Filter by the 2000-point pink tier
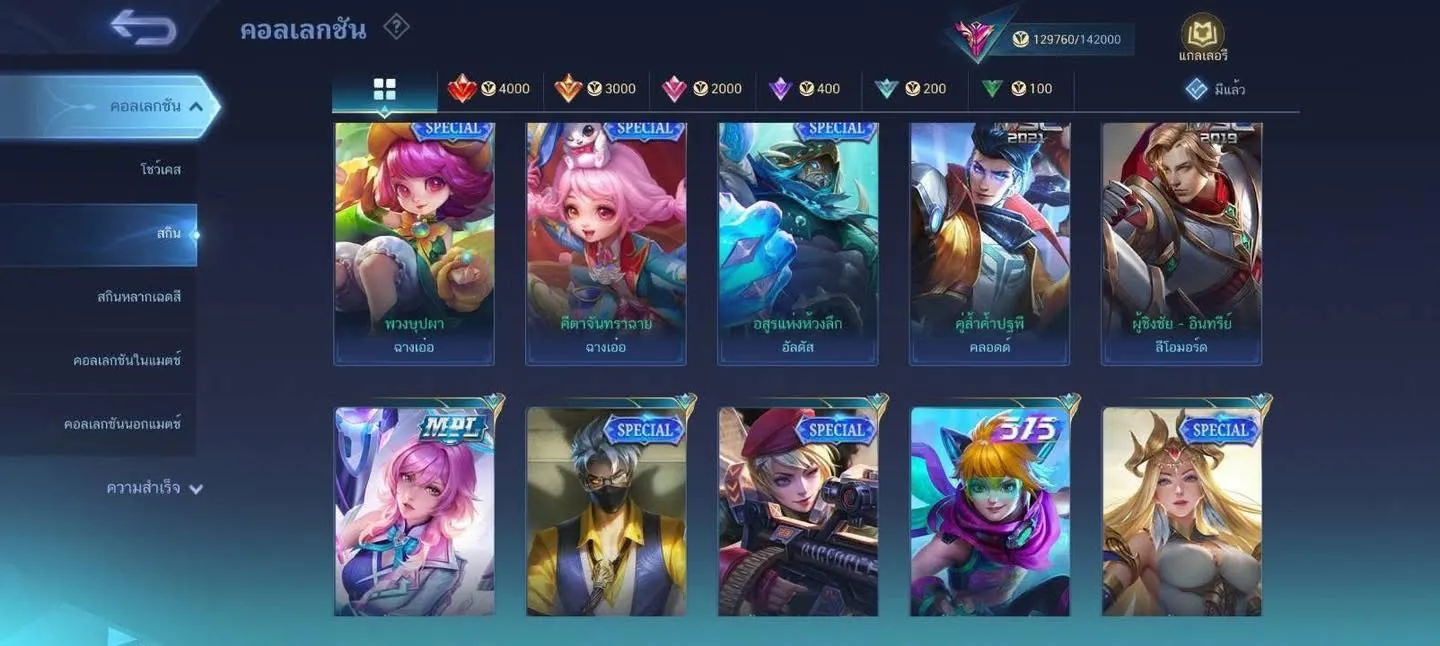The image size is (1440, 646). click(x=701, y=89)
